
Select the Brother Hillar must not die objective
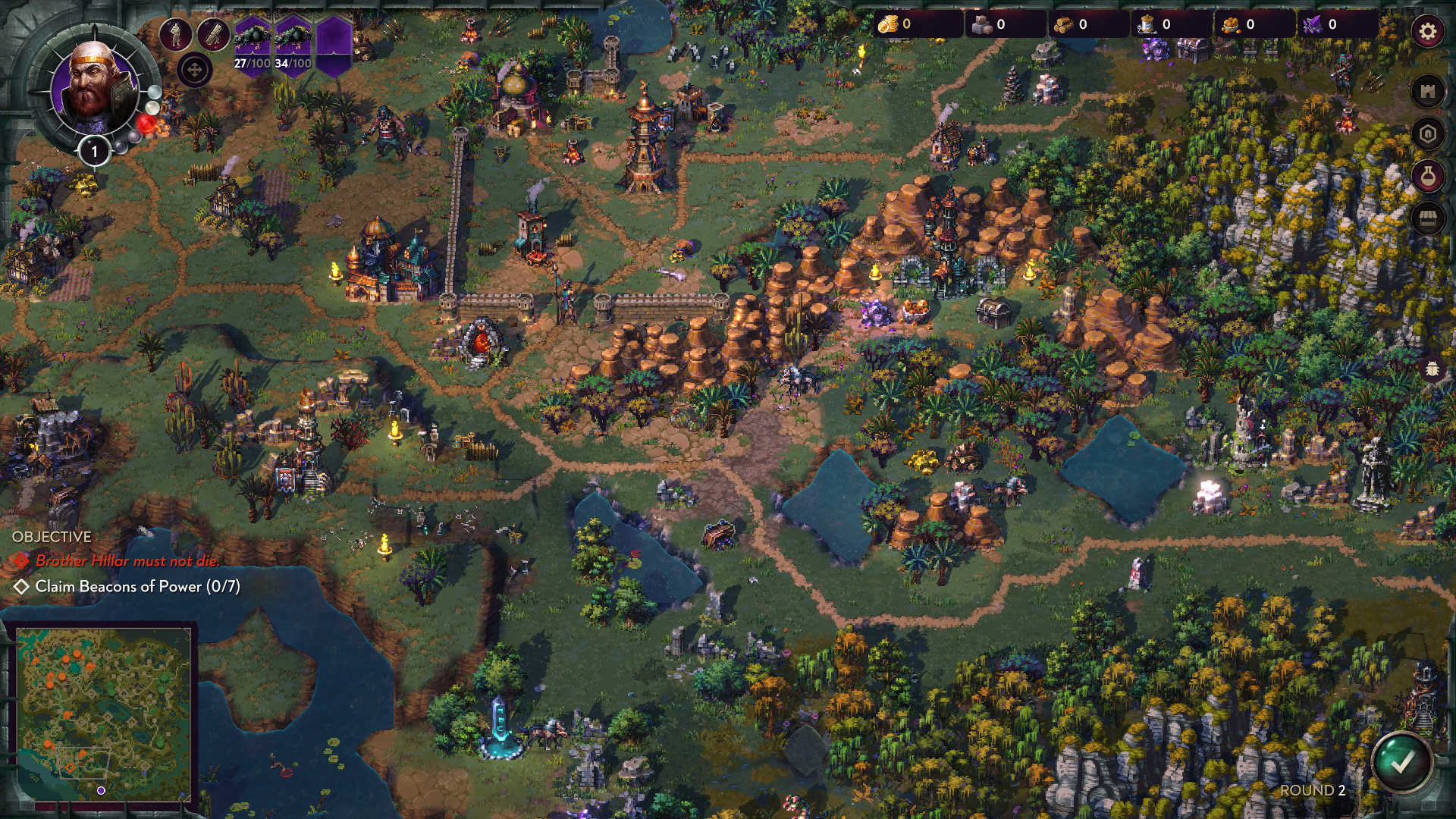click(127, 561)
